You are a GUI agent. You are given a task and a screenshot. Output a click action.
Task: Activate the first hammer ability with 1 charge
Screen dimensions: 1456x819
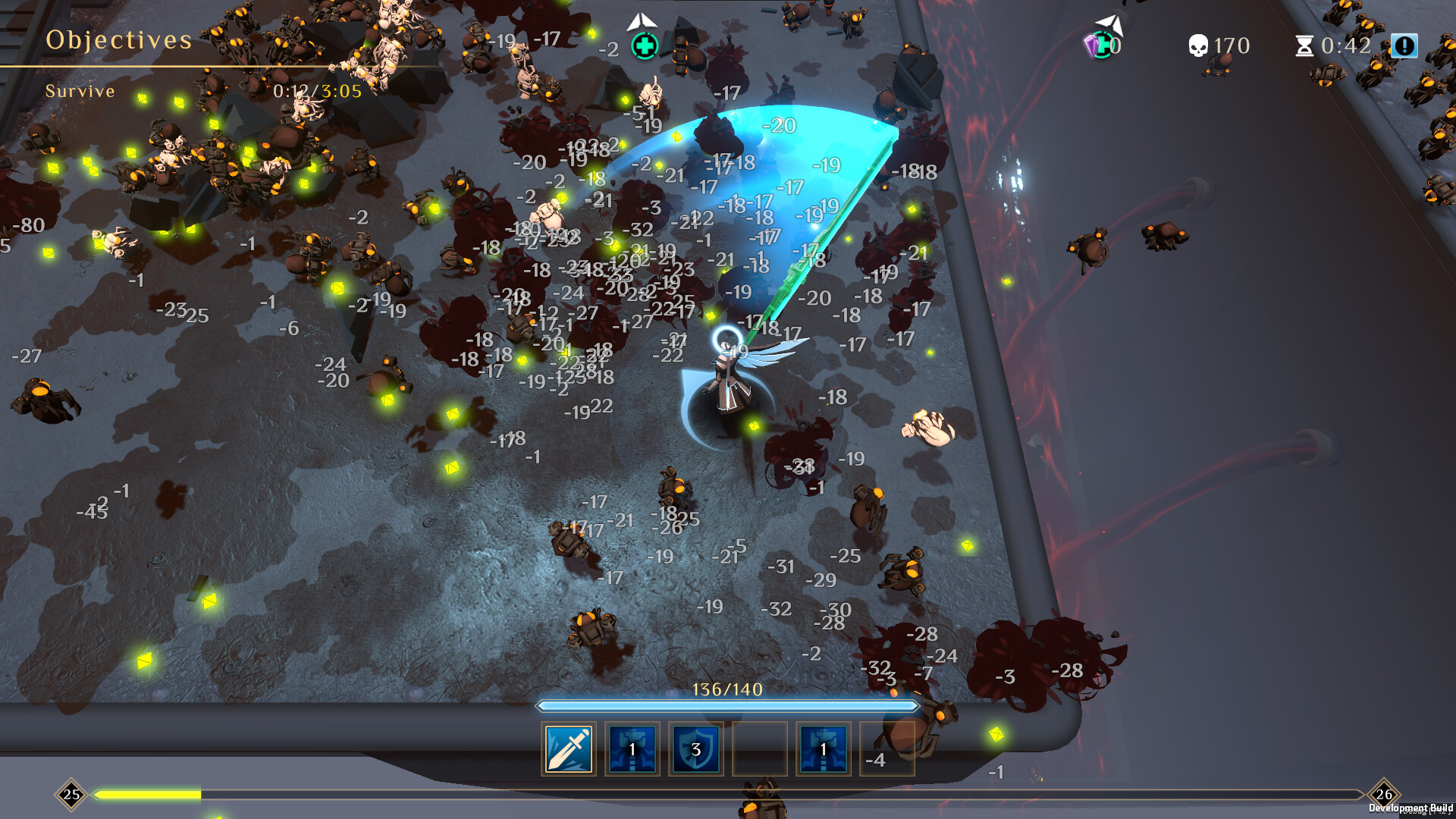(x=631, y=749)
